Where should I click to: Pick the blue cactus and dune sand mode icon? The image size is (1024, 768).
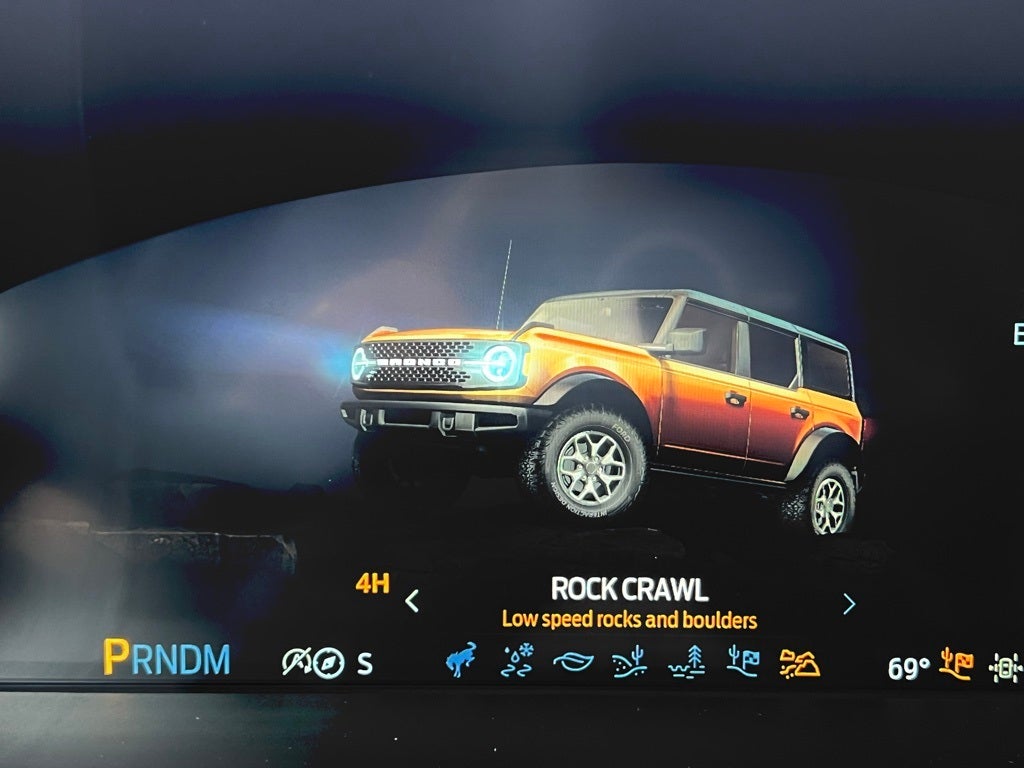click(x=629, y=662)
